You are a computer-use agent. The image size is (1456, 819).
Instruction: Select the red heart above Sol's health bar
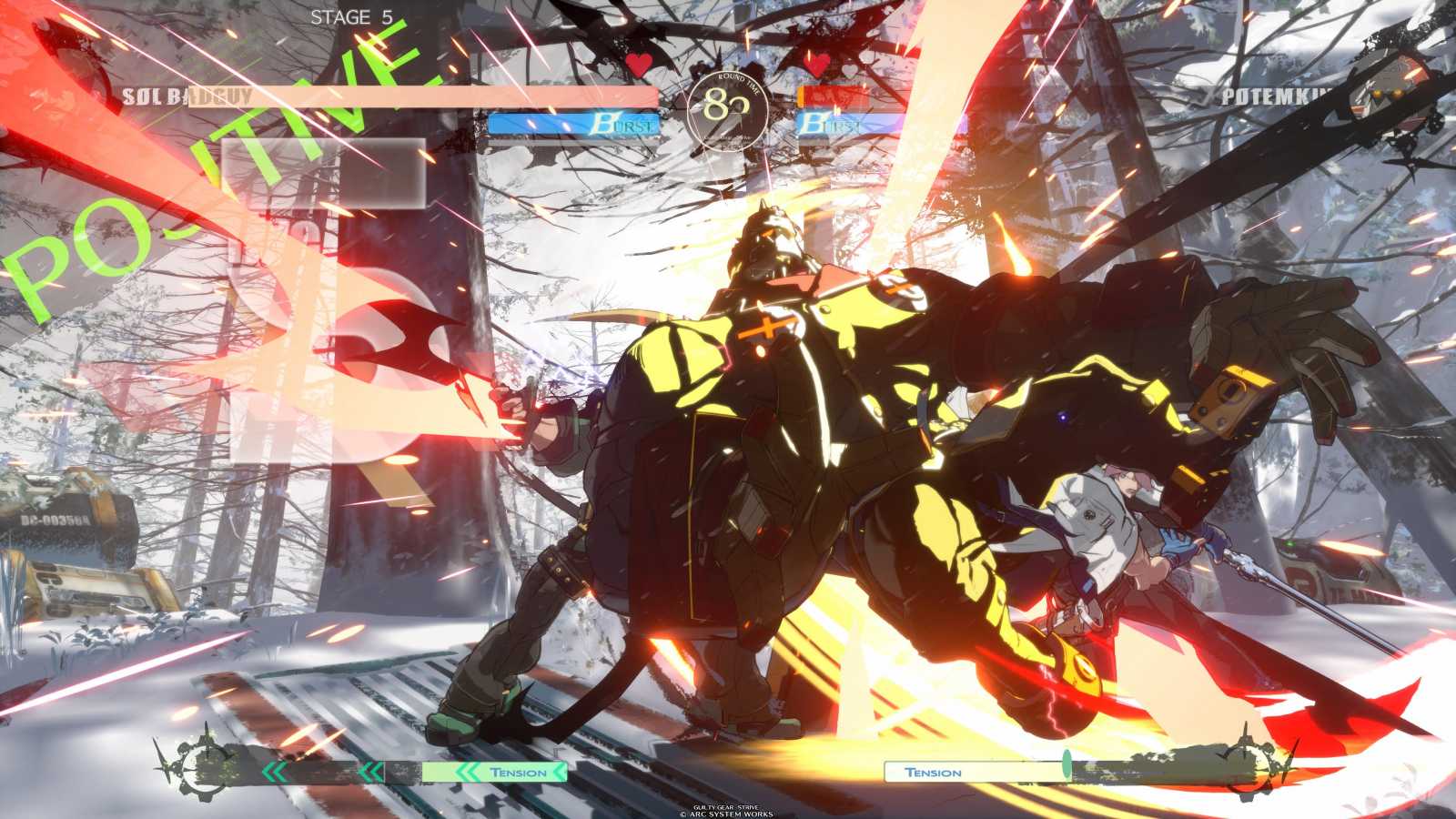click(637, 65)
